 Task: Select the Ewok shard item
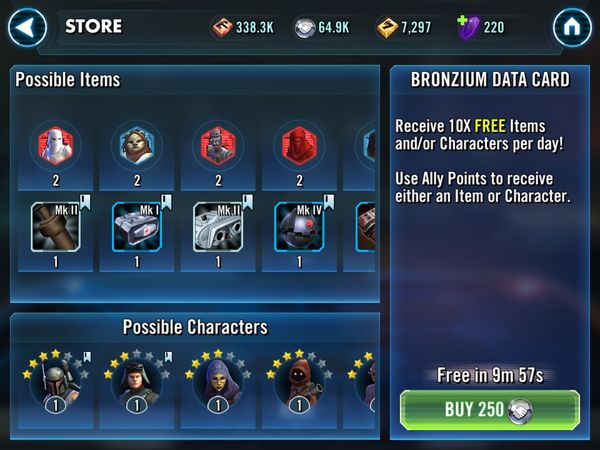pos(137,144)
